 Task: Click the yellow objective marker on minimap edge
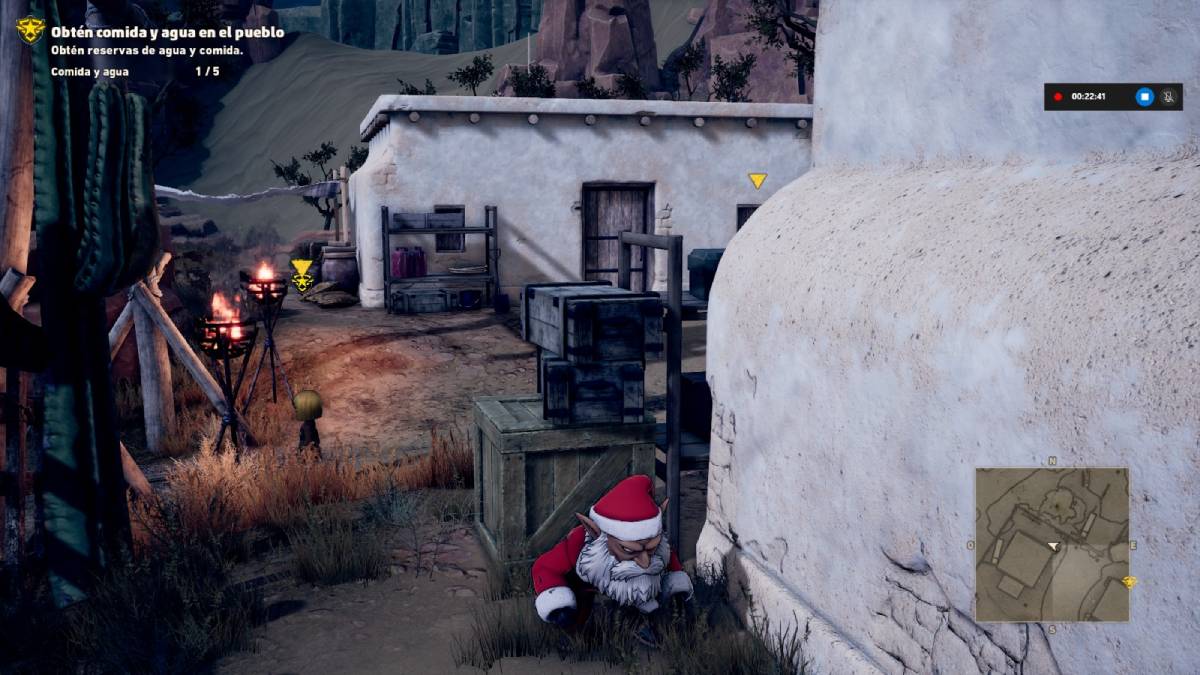(1130, 582)
